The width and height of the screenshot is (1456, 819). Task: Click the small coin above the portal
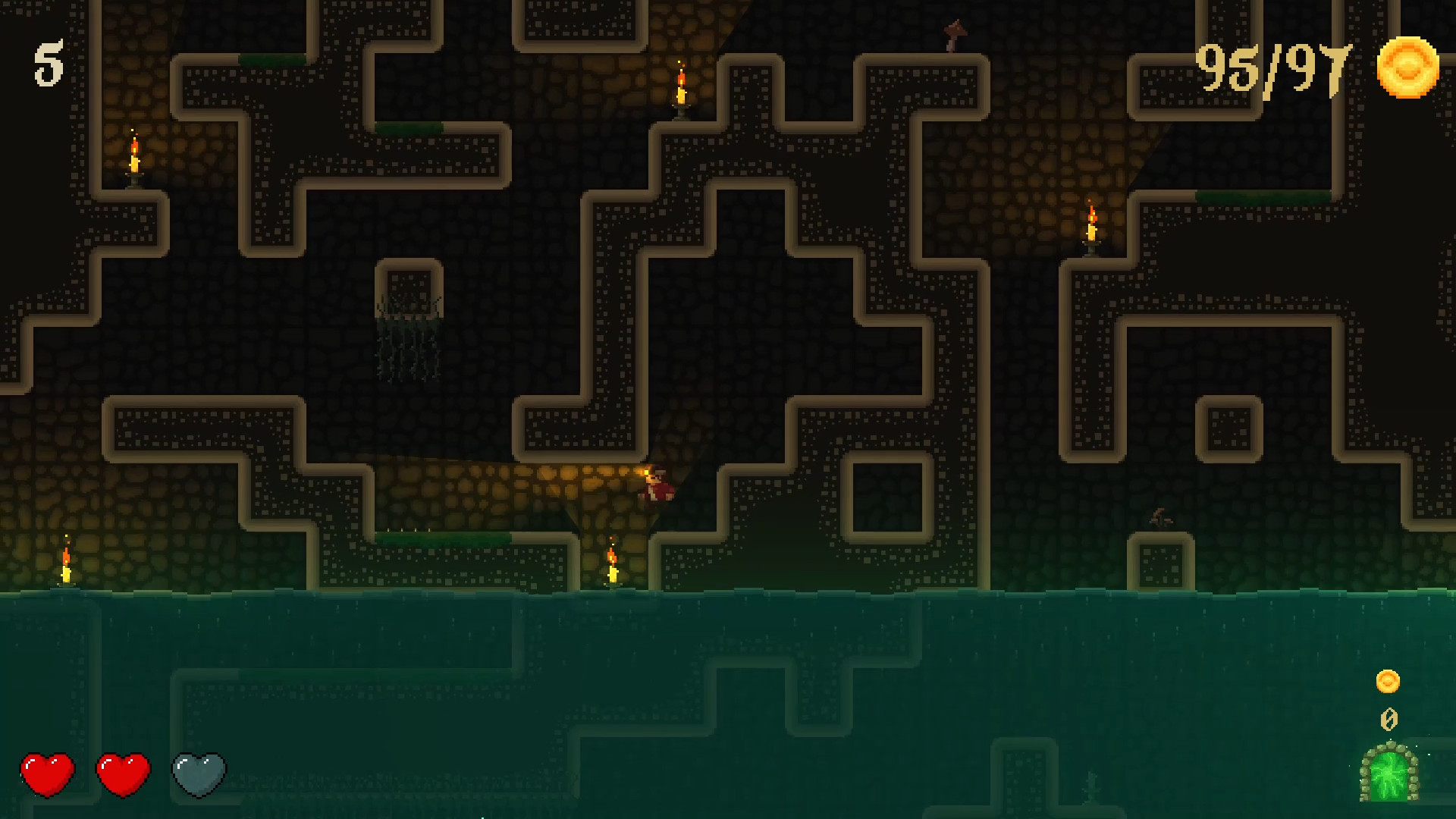pos(1388,681)
